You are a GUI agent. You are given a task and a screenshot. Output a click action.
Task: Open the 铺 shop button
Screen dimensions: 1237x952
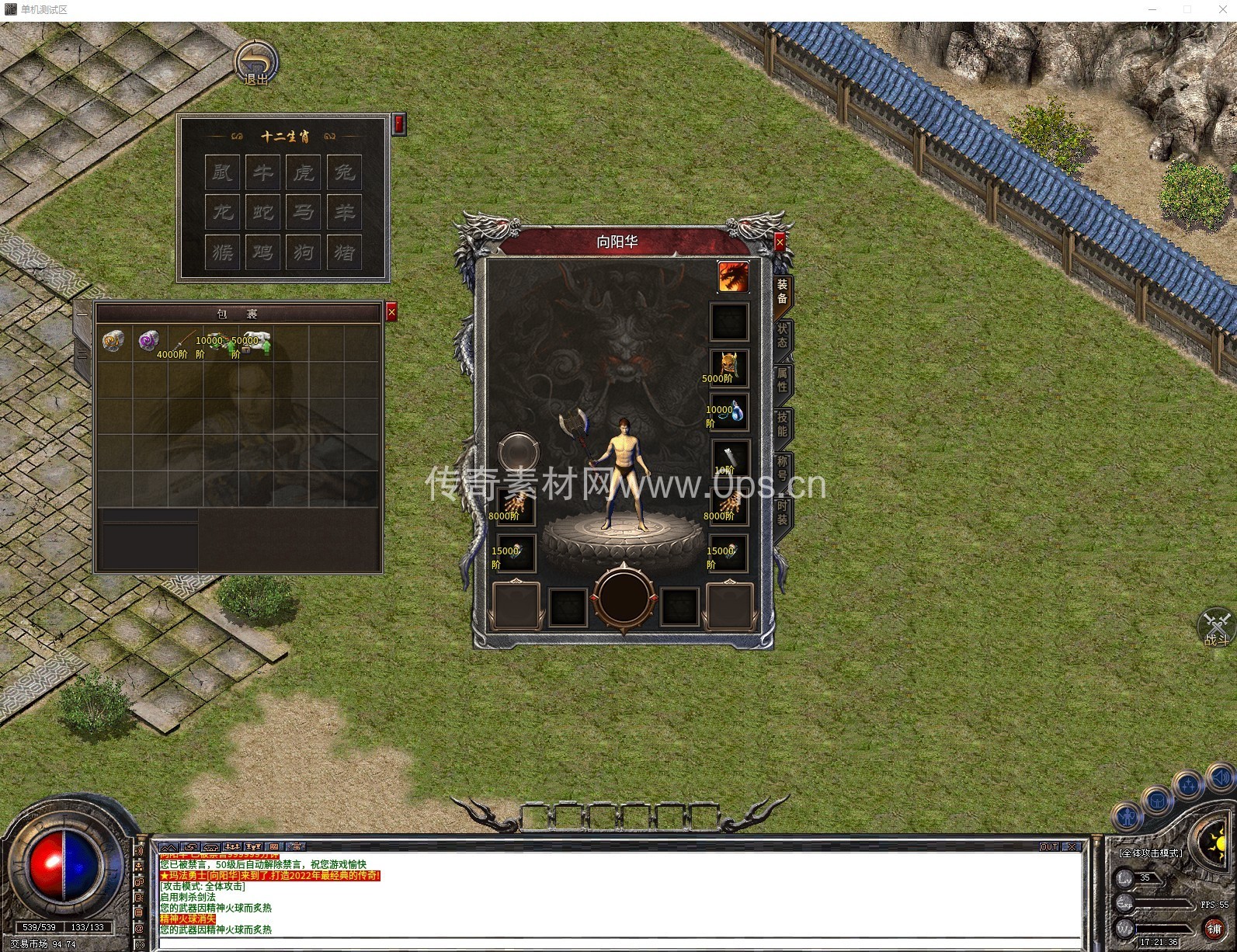(x=1214, y=929)
